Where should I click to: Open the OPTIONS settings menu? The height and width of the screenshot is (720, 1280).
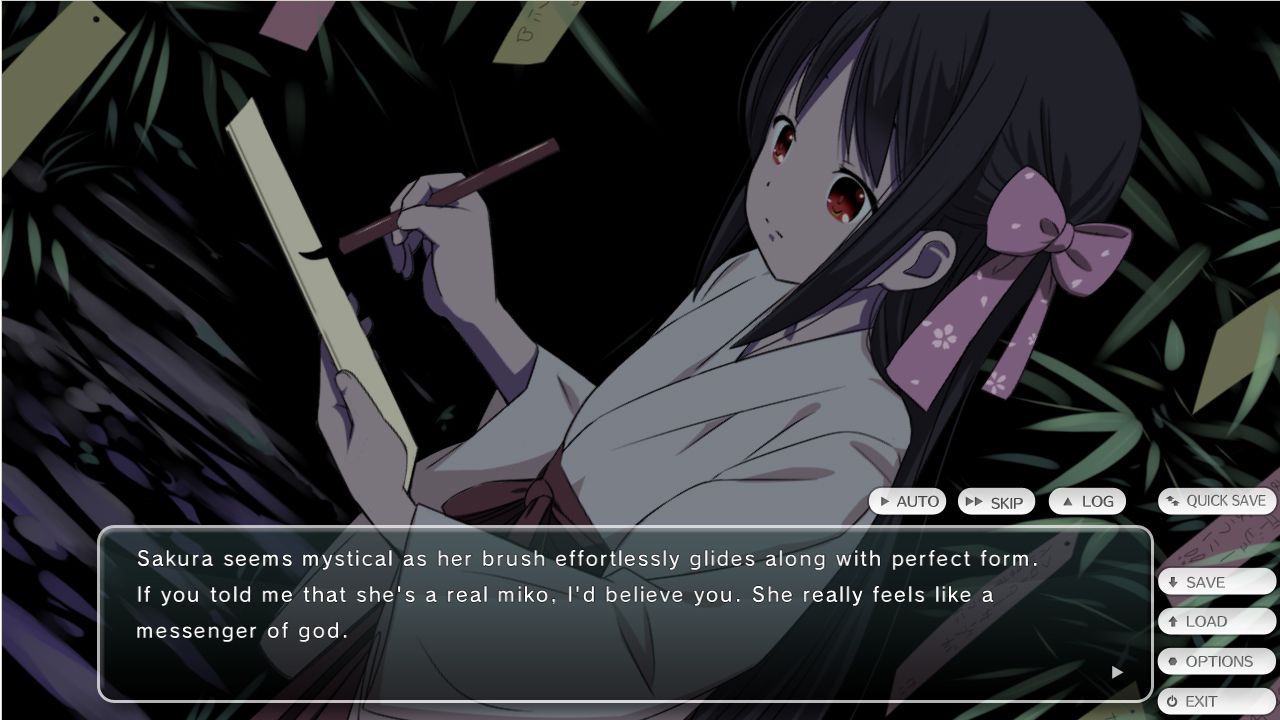pyautogui.click(x=1215, y=661)
